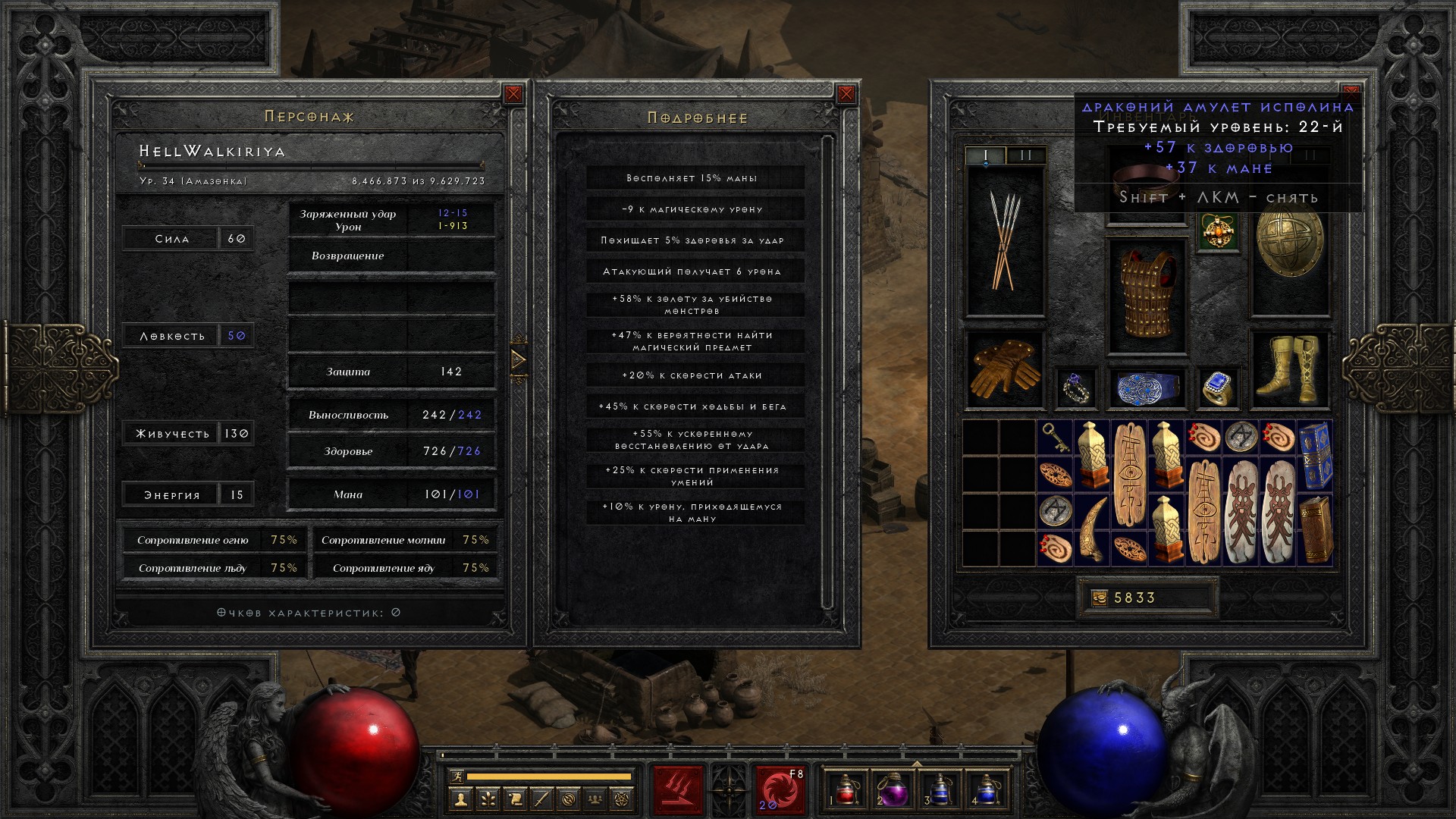Open the left-click skill selector
The image size is (1456, 819).
coord(678,789)
